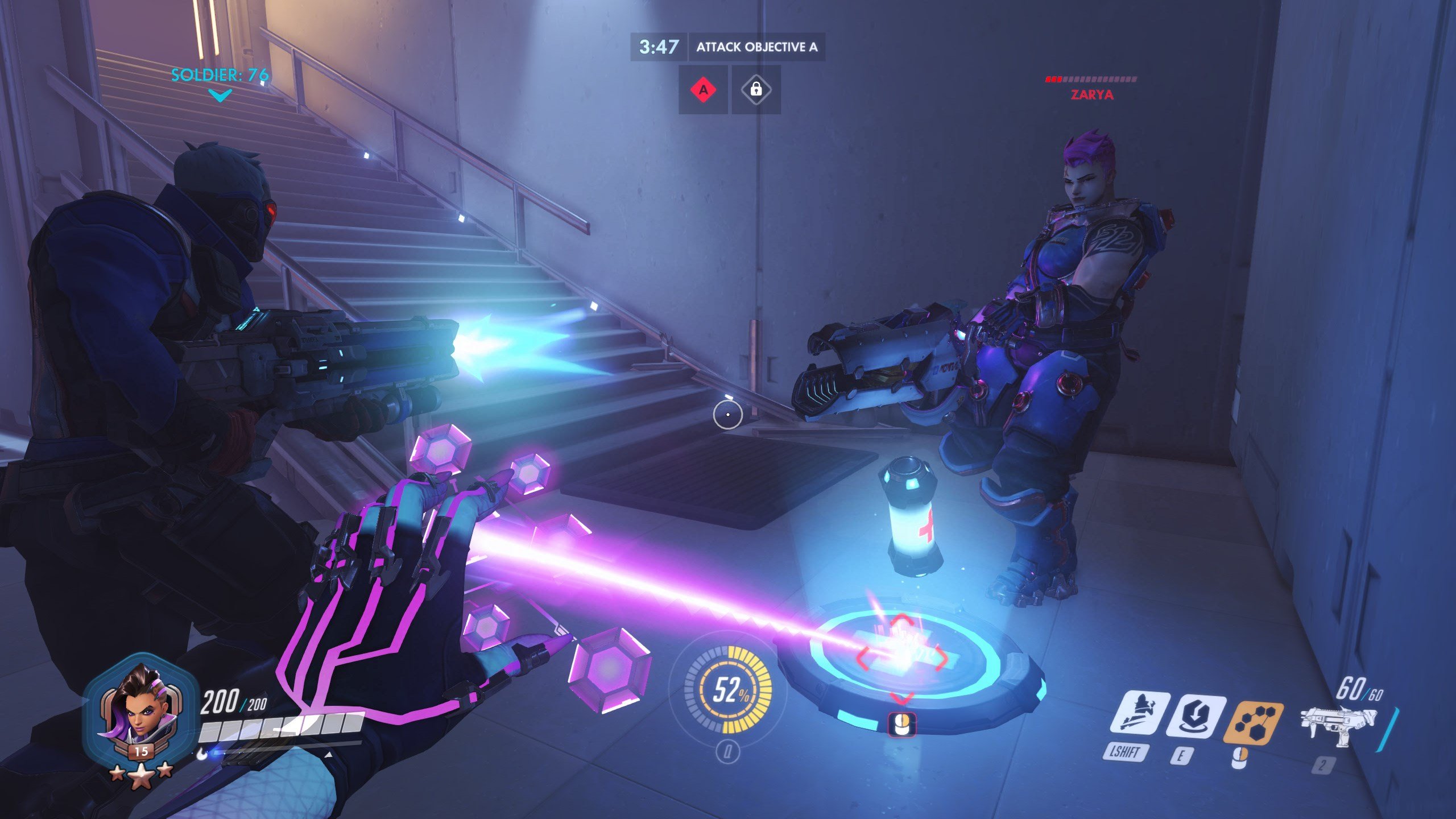Select the locked Objective B diamond icon

pyautogui.click(x=756, y=89)
